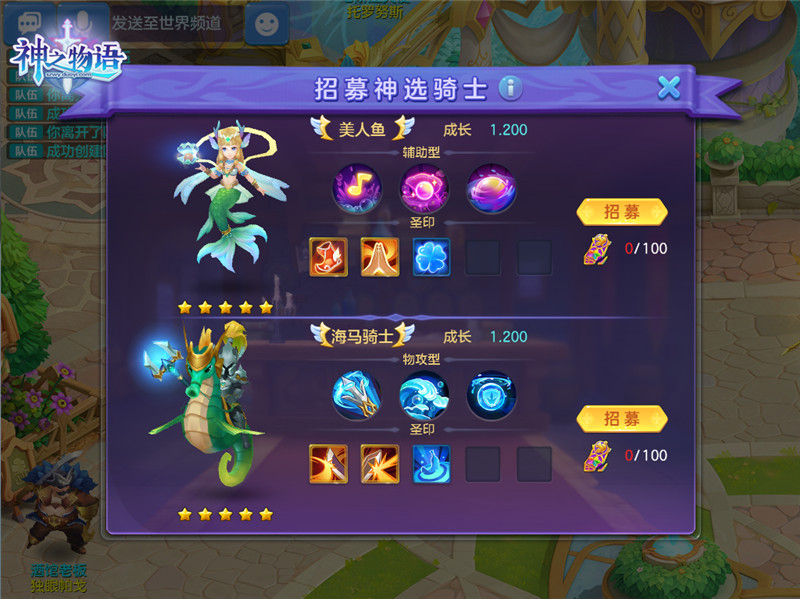Choose the praying hands seal icon
Screen dimensions: 800x599
click(379, 257)
